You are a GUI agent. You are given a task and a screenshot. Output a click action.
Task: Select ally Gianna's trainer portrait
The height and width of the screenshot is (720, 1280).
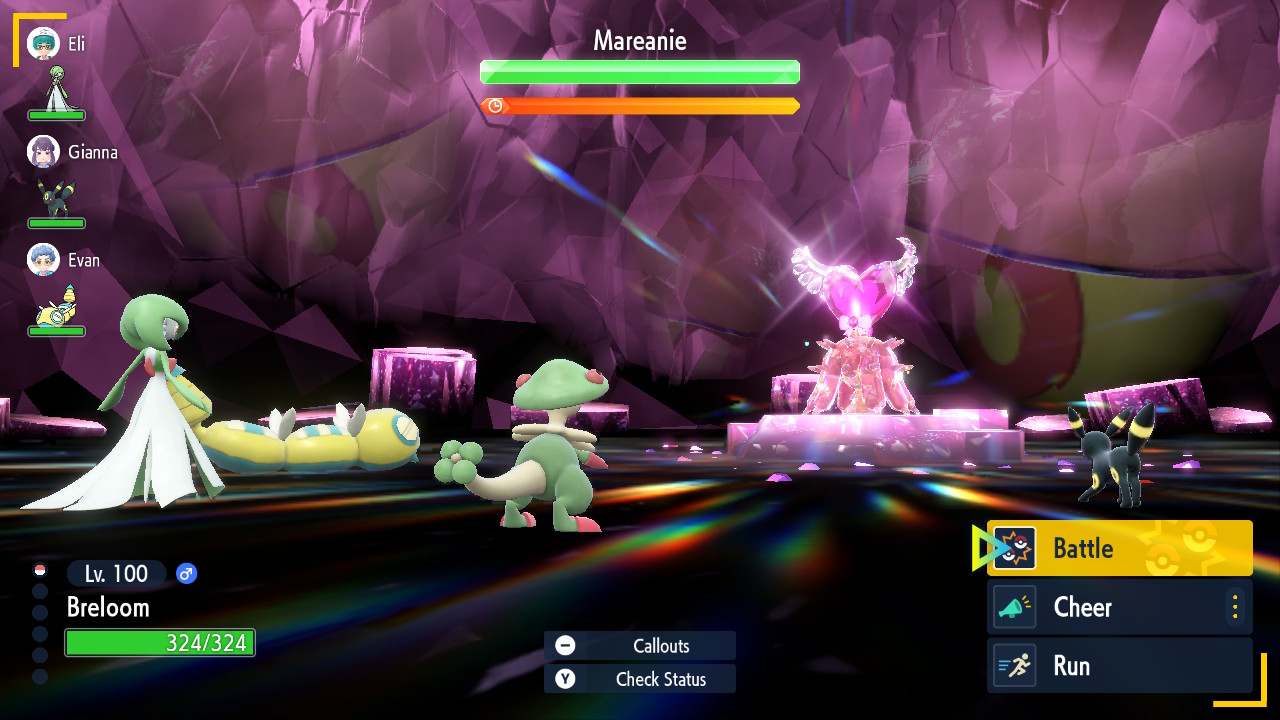(44, 151)
